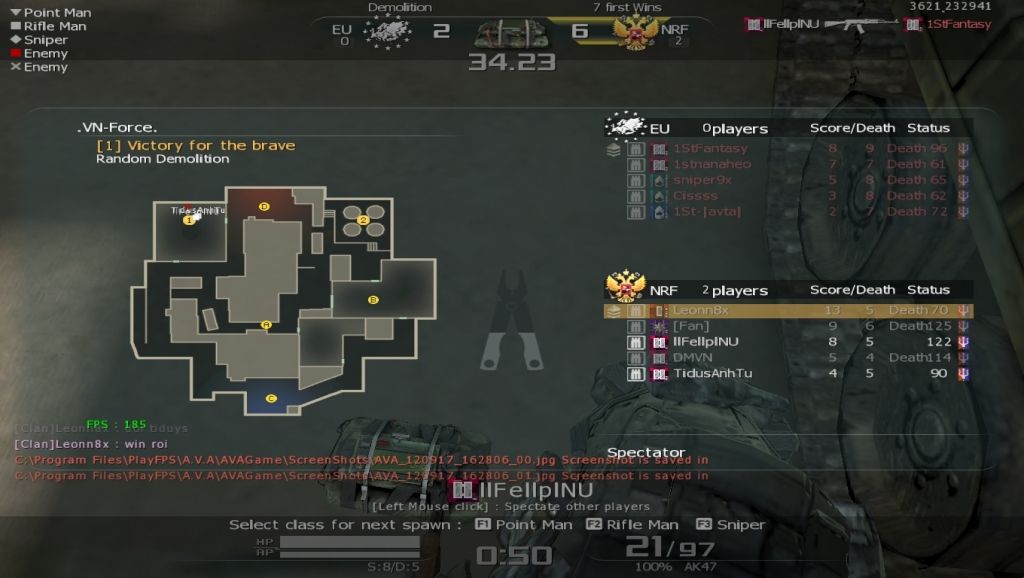Select Leonn8x's highlighted scoreboard row

(x=786, y=310)
